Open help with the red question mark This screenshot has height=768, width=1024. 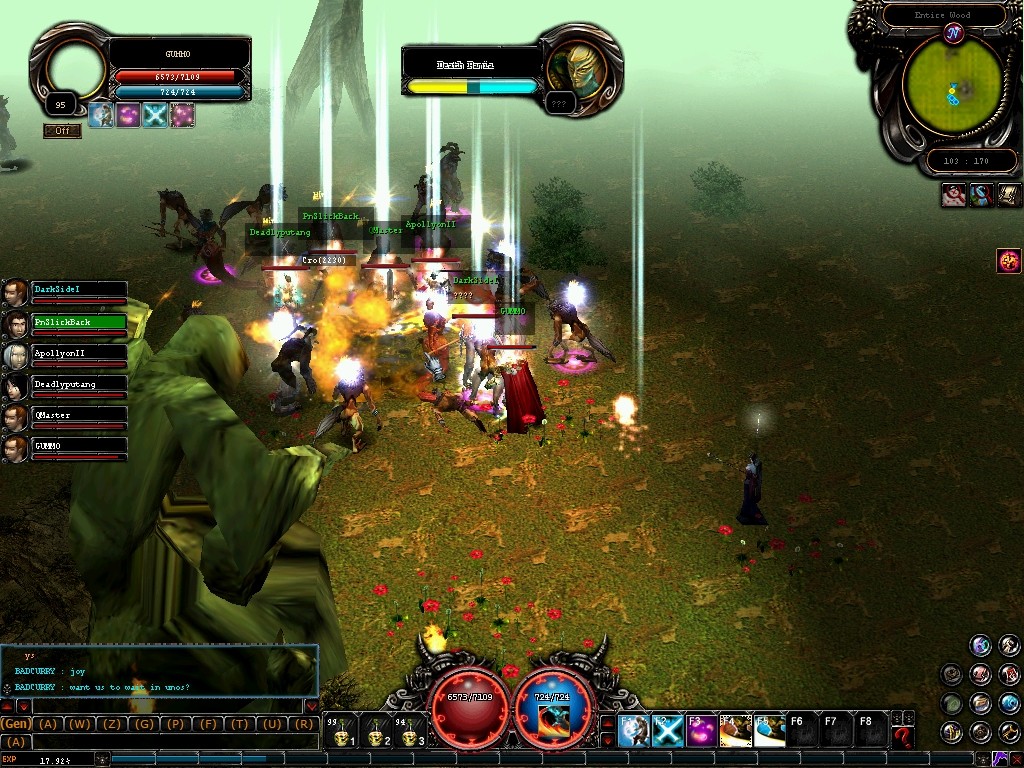903,738
